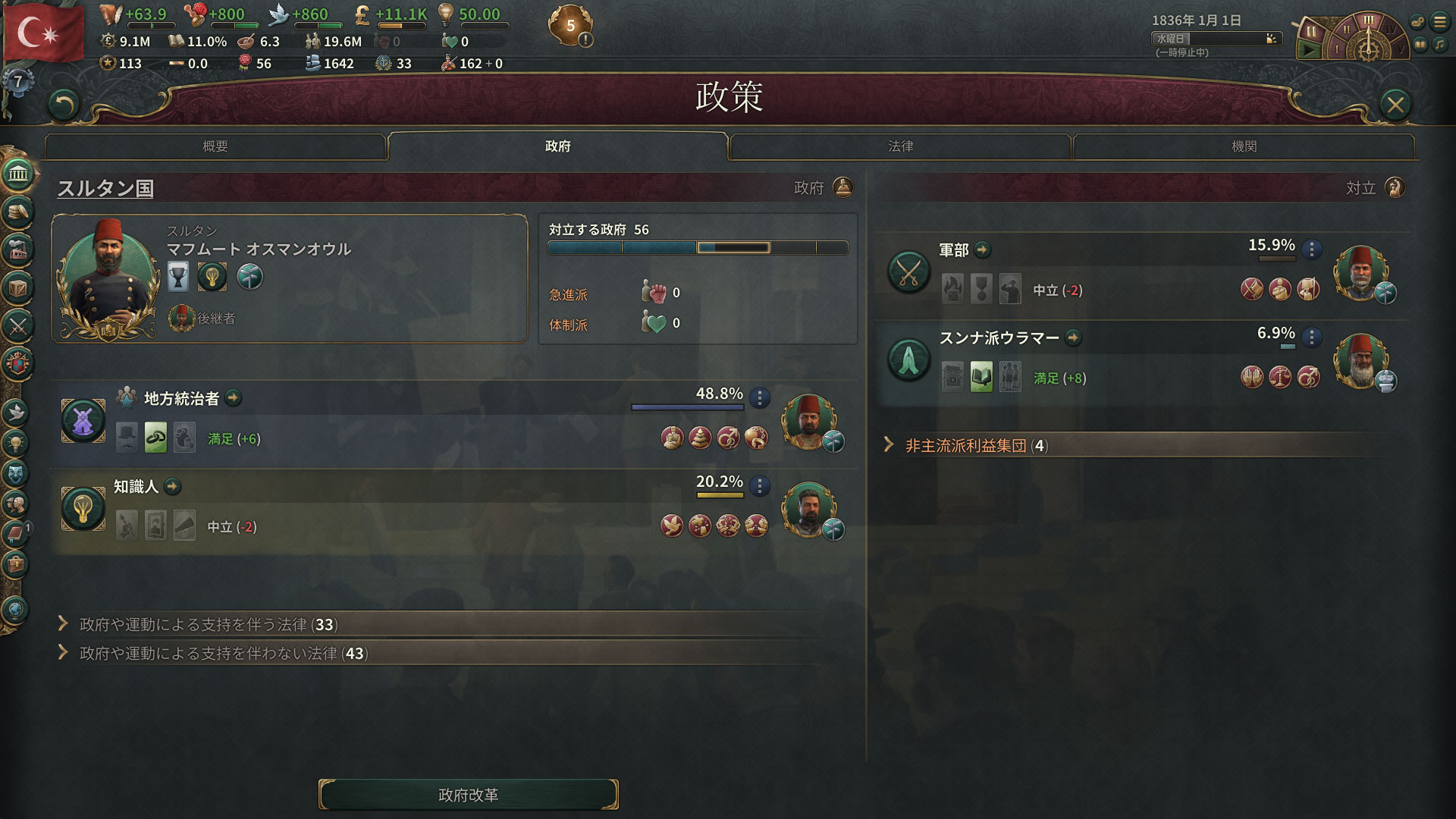Close the 政策 panel

[1395, 105]
